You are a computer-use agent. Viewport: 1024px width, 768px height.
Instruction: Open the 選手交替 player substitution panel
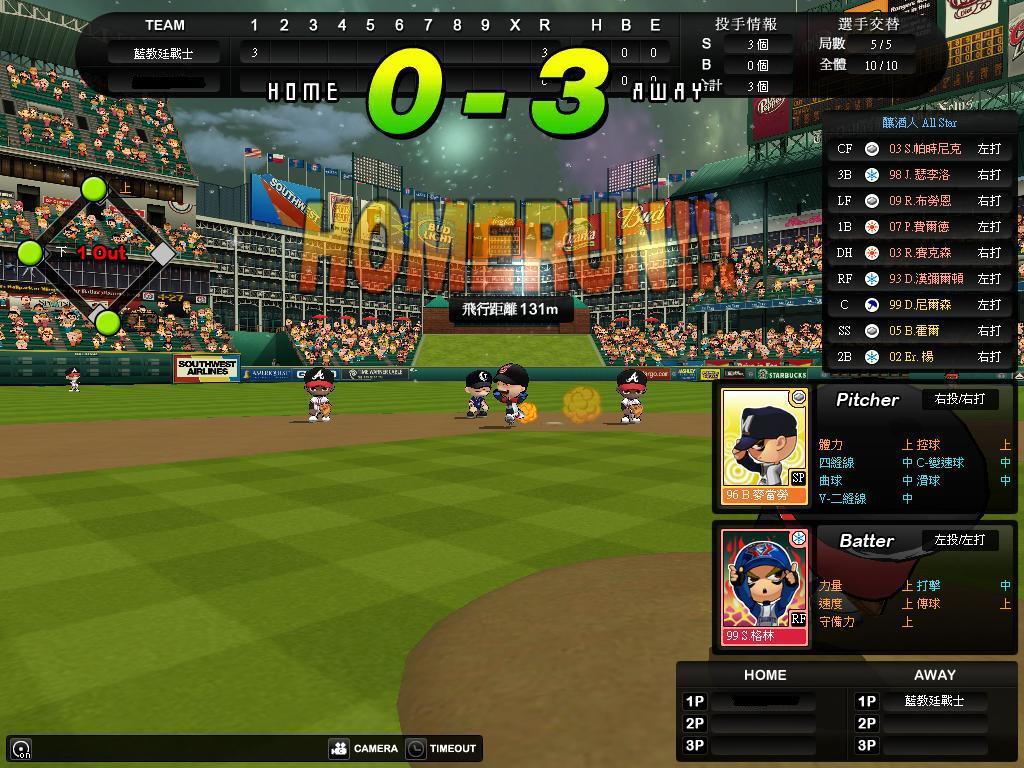(x=865, y=24)
